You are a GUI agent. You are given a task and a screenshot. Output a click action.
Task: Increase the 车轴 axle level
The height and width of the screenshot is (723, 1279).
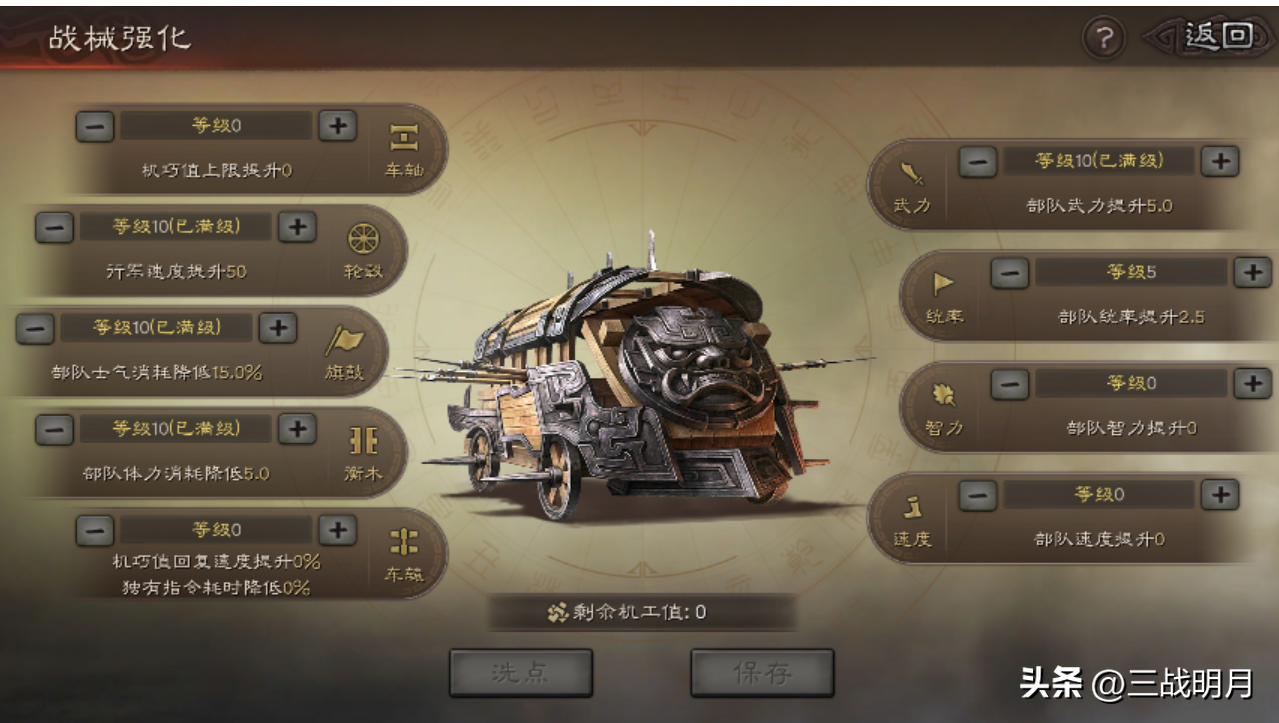(338, 126)
